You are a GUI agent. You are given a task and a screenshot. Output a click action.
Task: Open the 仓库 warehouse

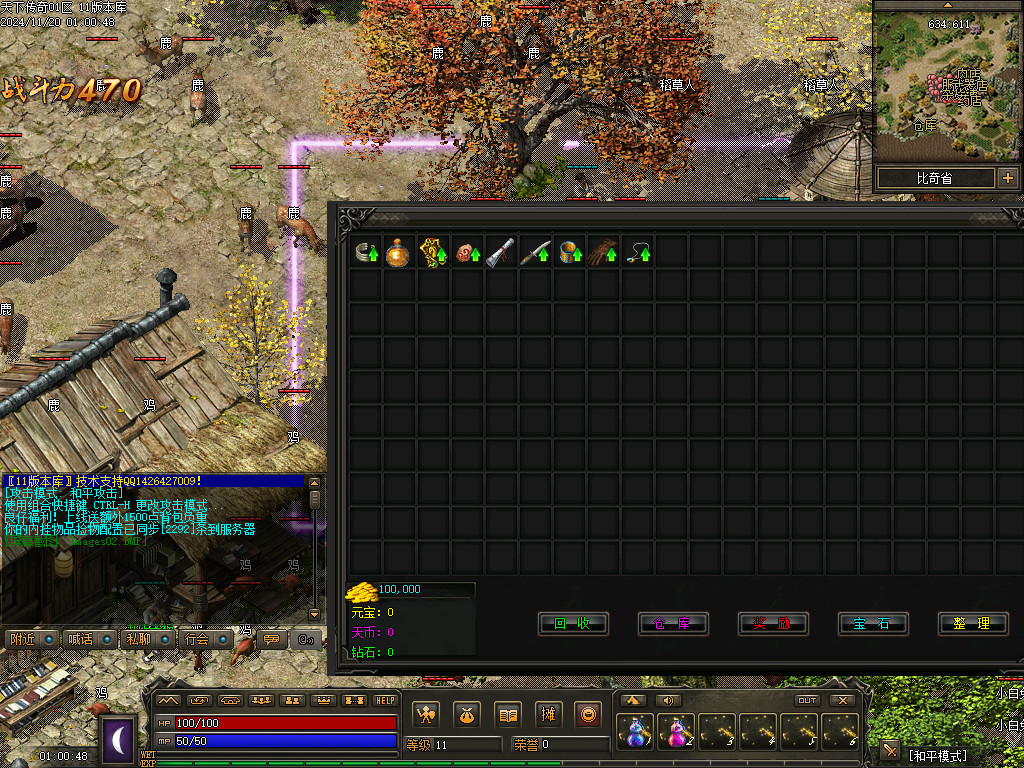tap(673, 623)
